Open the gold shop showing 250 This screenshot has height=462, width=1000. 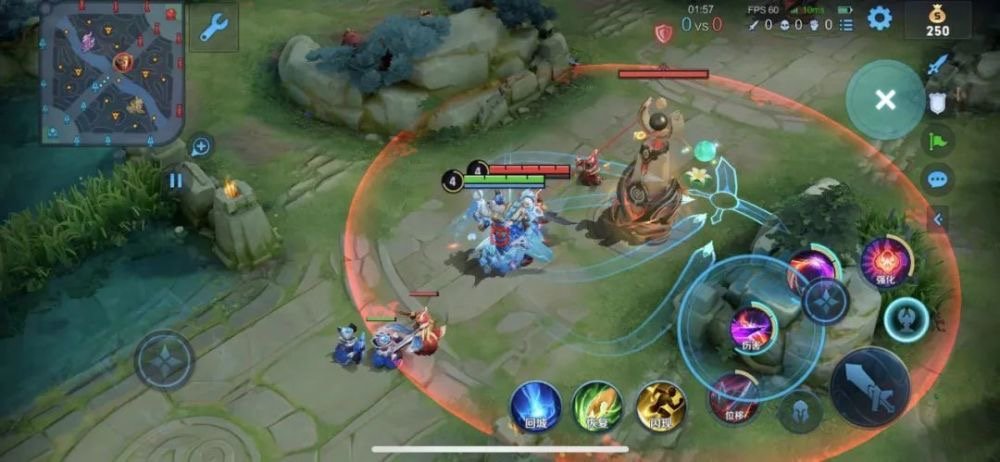[937, 20]
